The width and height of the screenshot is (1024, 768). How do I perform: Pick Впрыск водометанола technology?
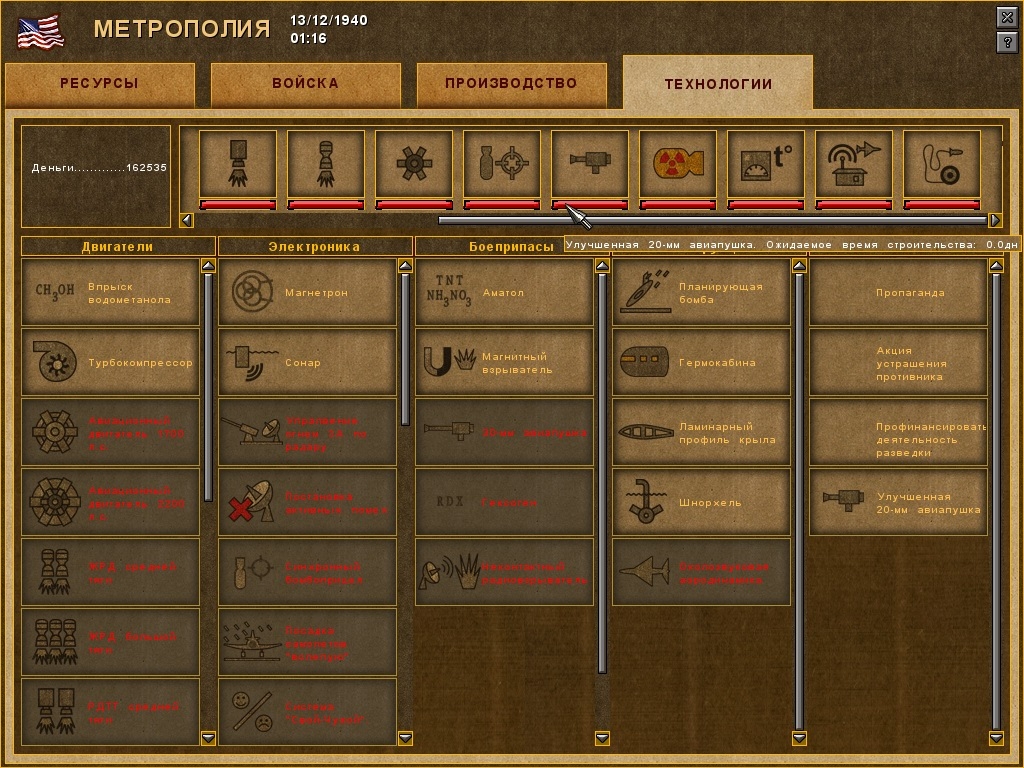[110, 293]
